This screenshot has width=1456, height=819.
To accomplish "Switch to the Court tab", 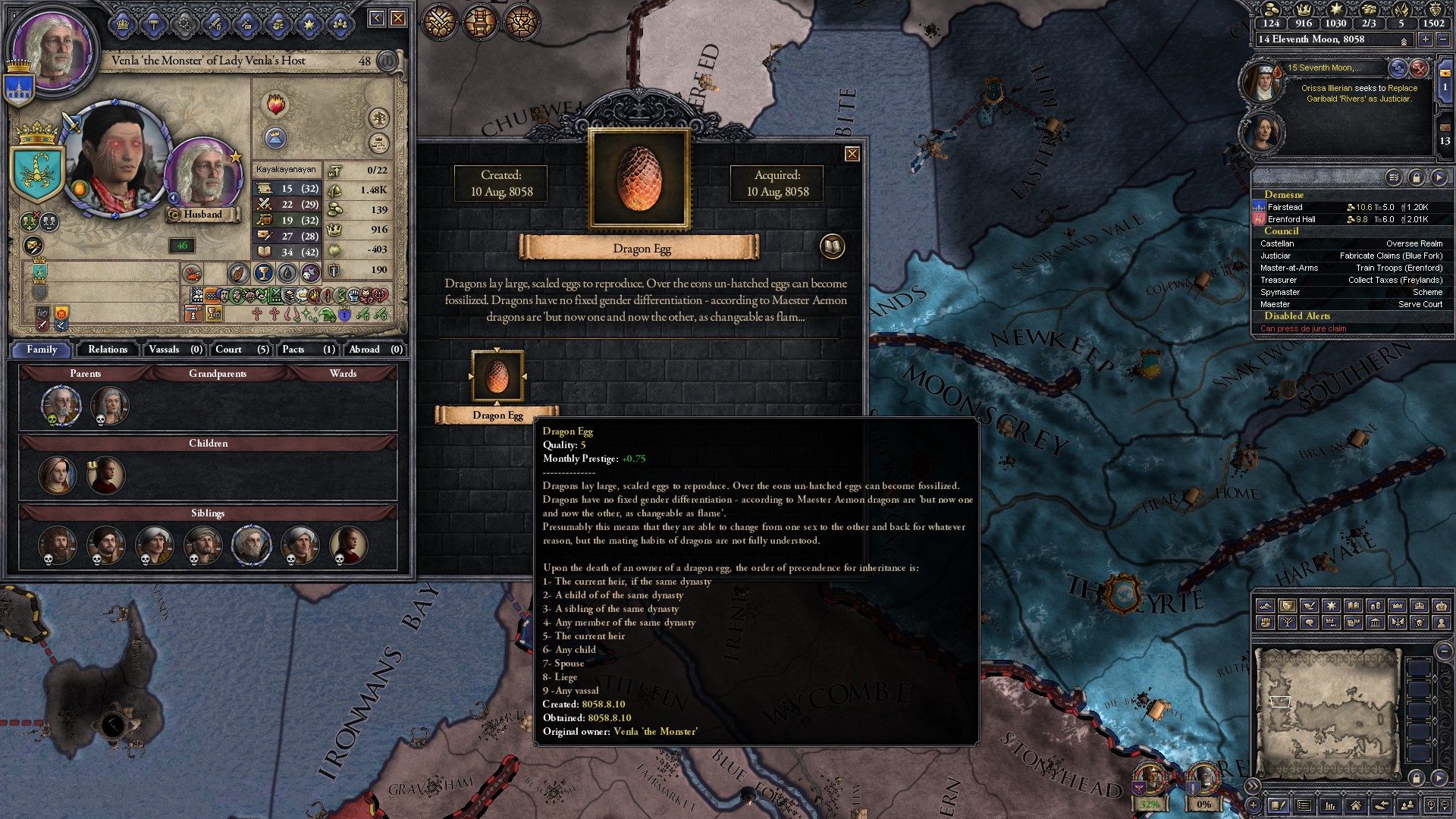I will point(231,350).
